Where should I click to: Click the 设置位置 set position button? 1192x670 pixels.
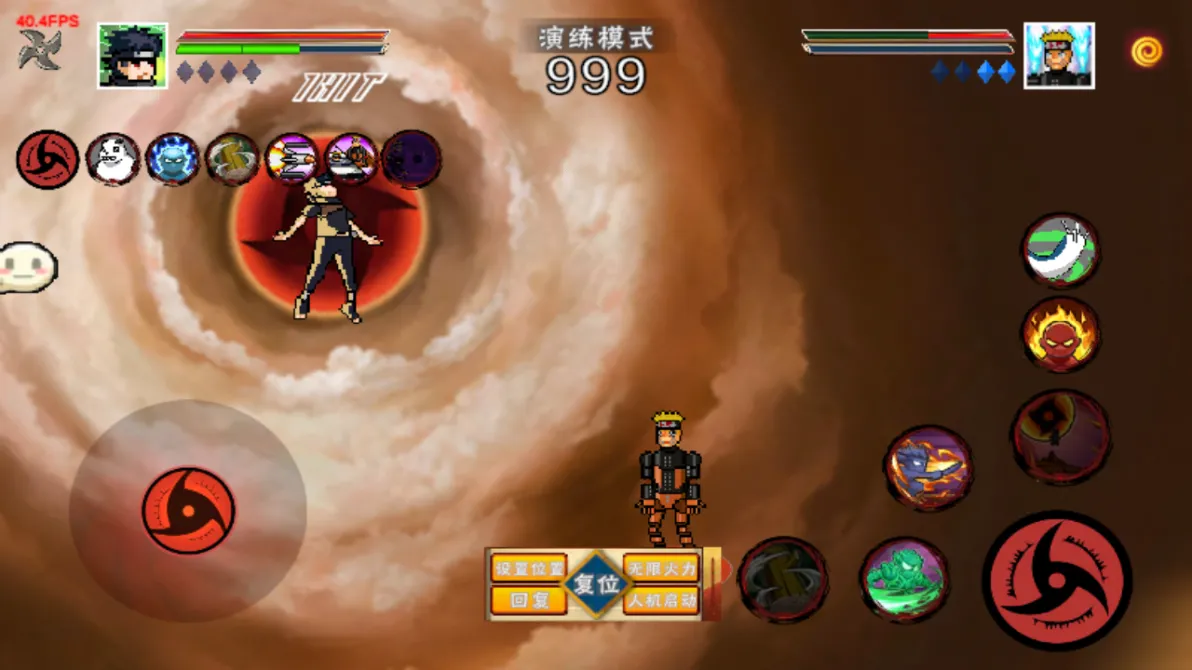point(529,568)
